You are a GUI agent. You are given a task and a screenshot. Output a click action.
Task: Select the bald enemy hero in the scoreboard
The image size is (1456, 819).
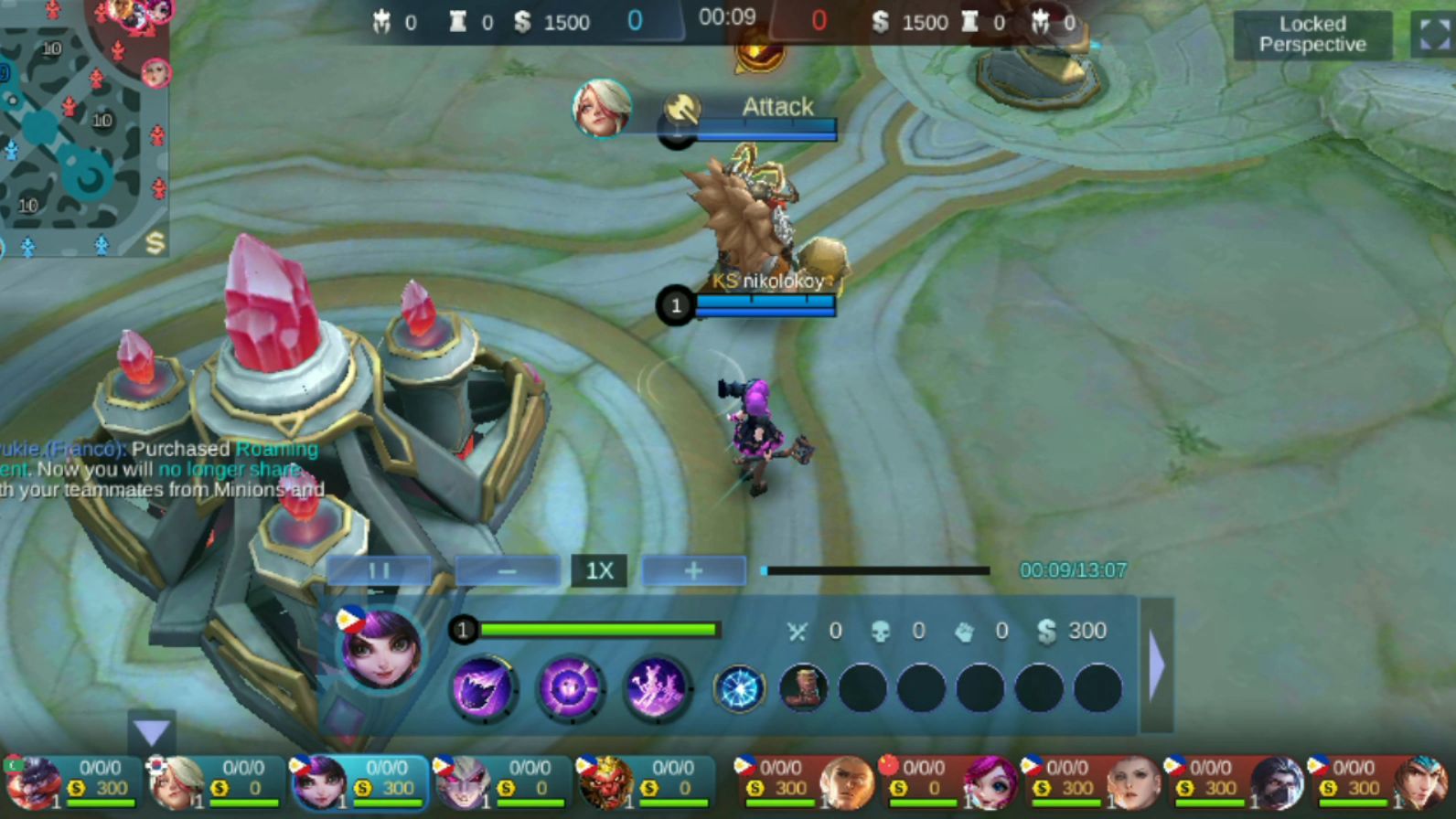coord(846,783)
